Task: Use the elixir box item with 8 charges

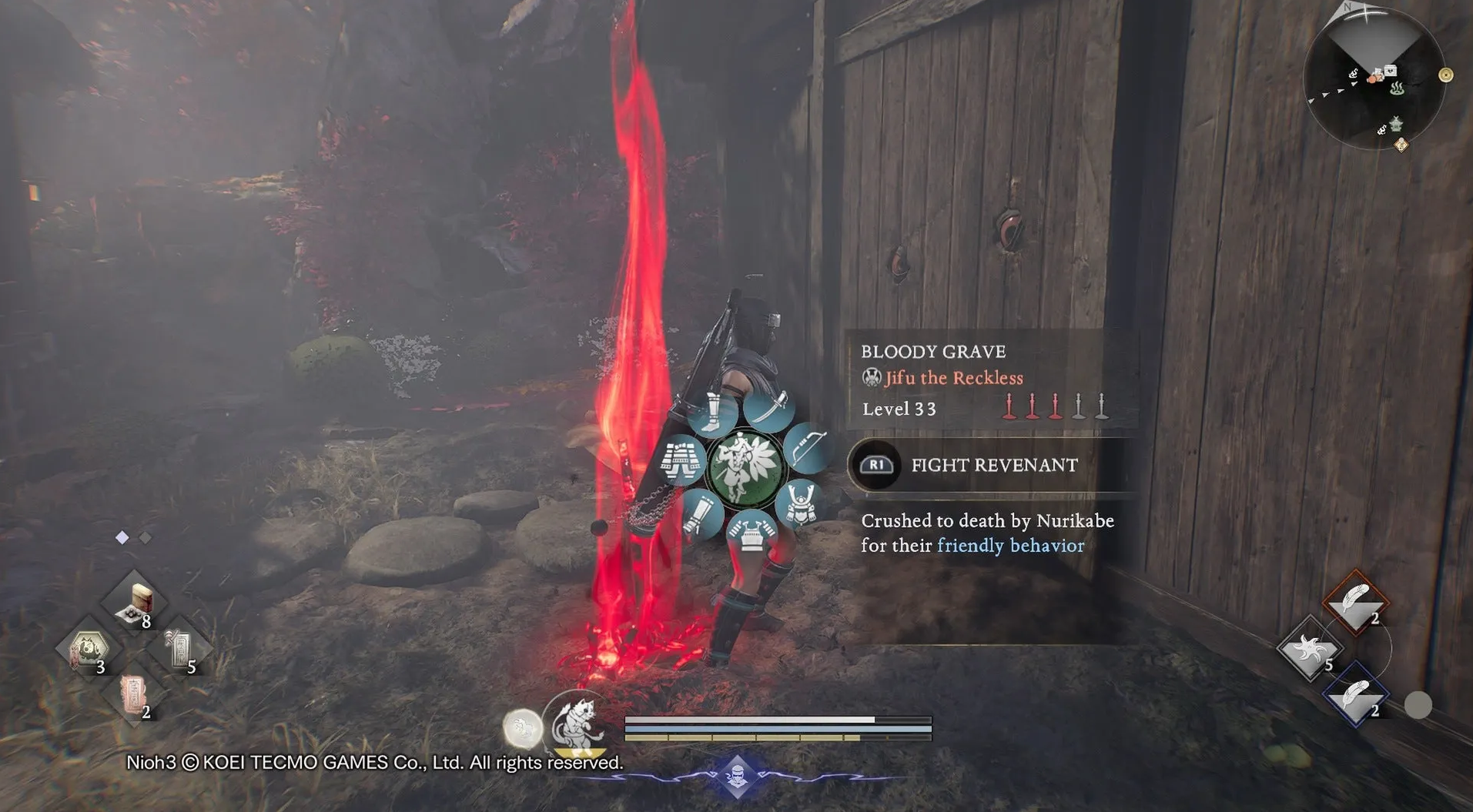Action: pos(134,601)
